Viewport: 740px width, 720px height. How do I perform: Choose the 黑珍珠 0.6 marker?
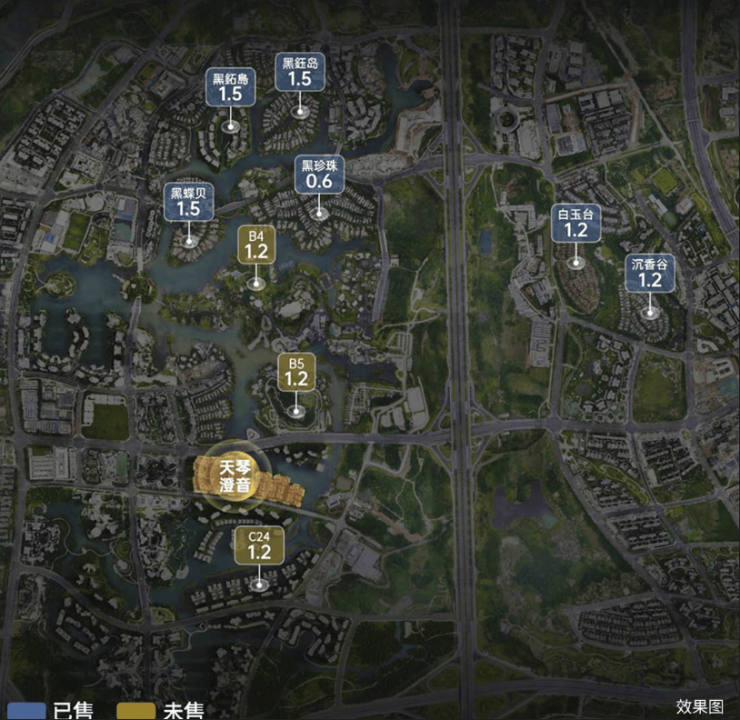click(x=319, y=175)
